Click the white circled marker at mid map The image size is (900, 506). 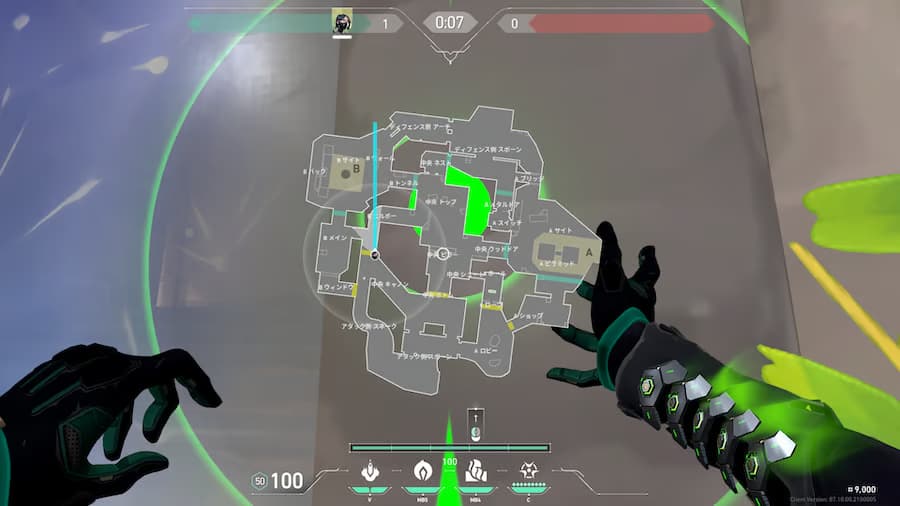pyautogui.click(x=442, y=254)
